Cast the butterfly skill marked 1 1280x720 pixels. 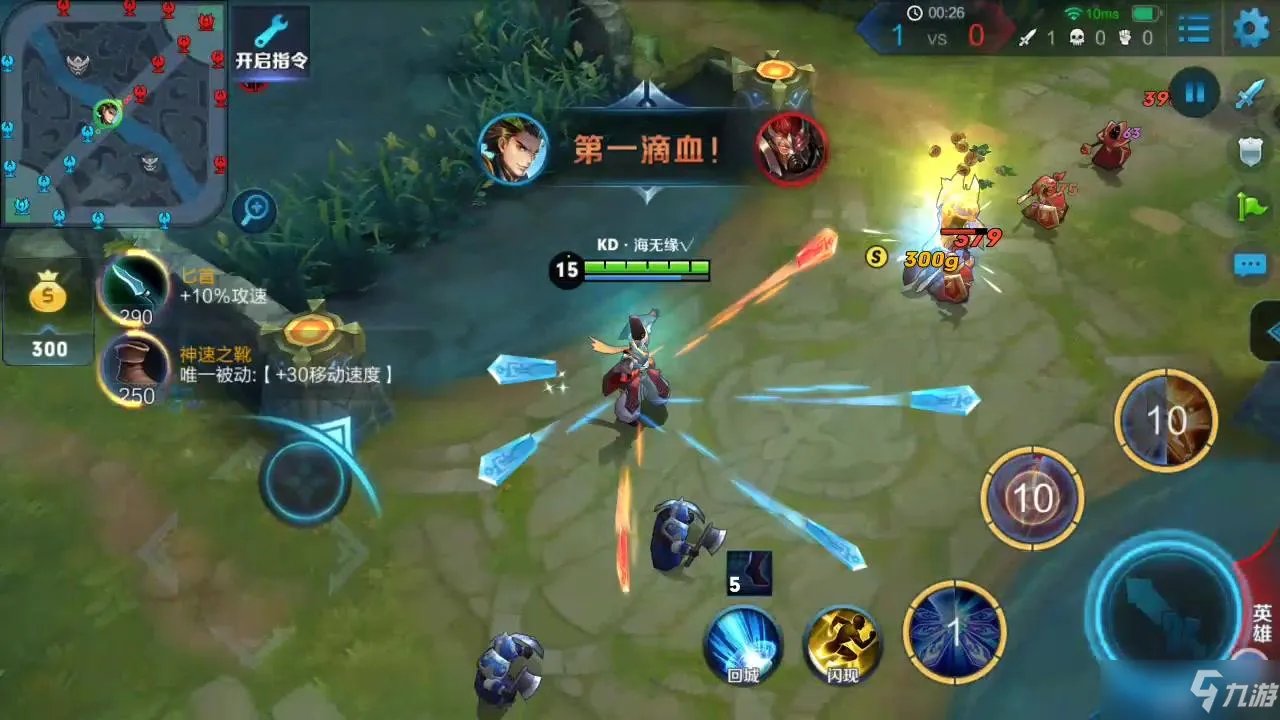coord(955,632)
